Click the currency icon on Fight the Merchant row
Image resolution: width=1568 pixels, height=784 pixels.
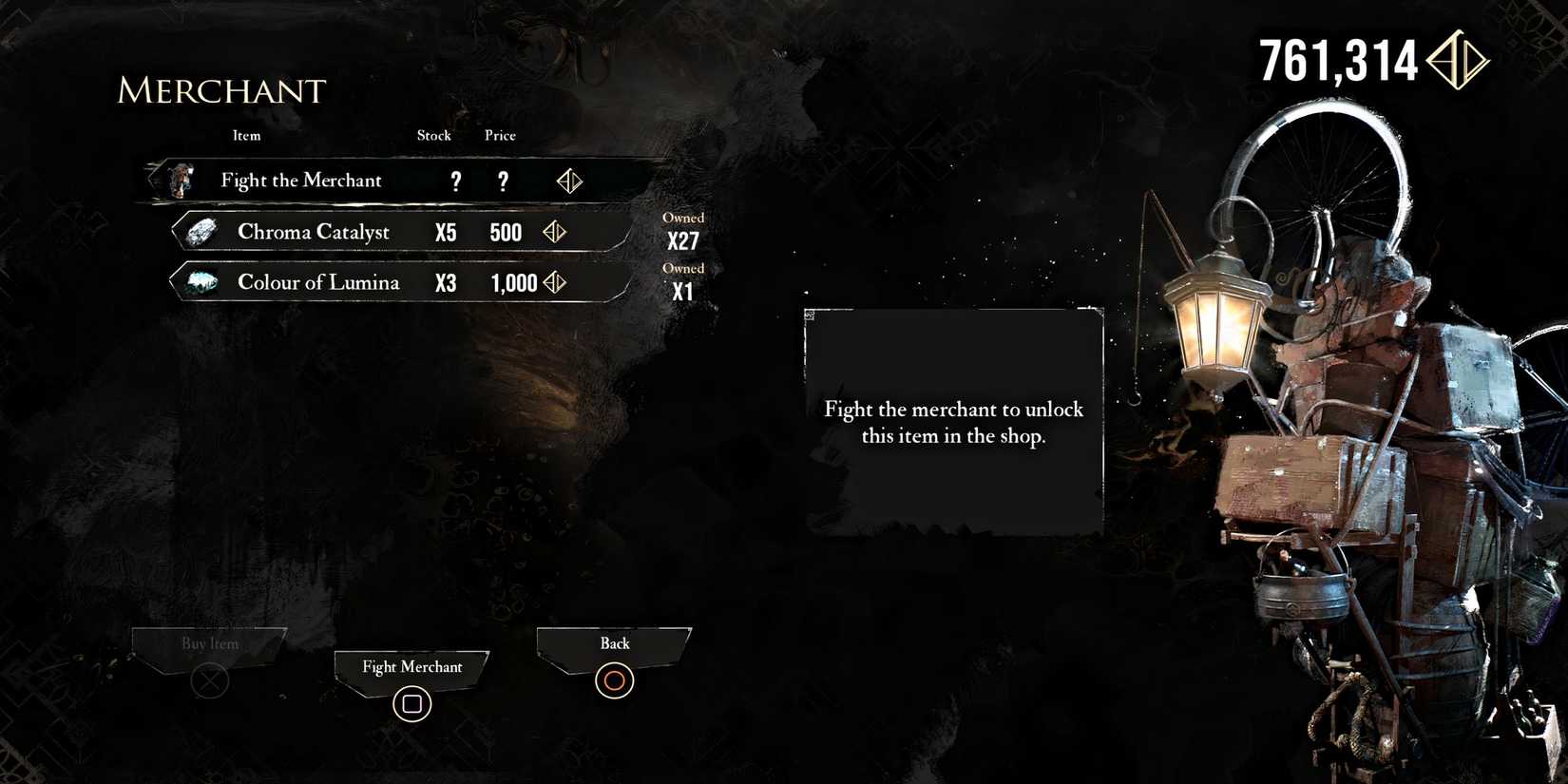[x=569, y=181]
